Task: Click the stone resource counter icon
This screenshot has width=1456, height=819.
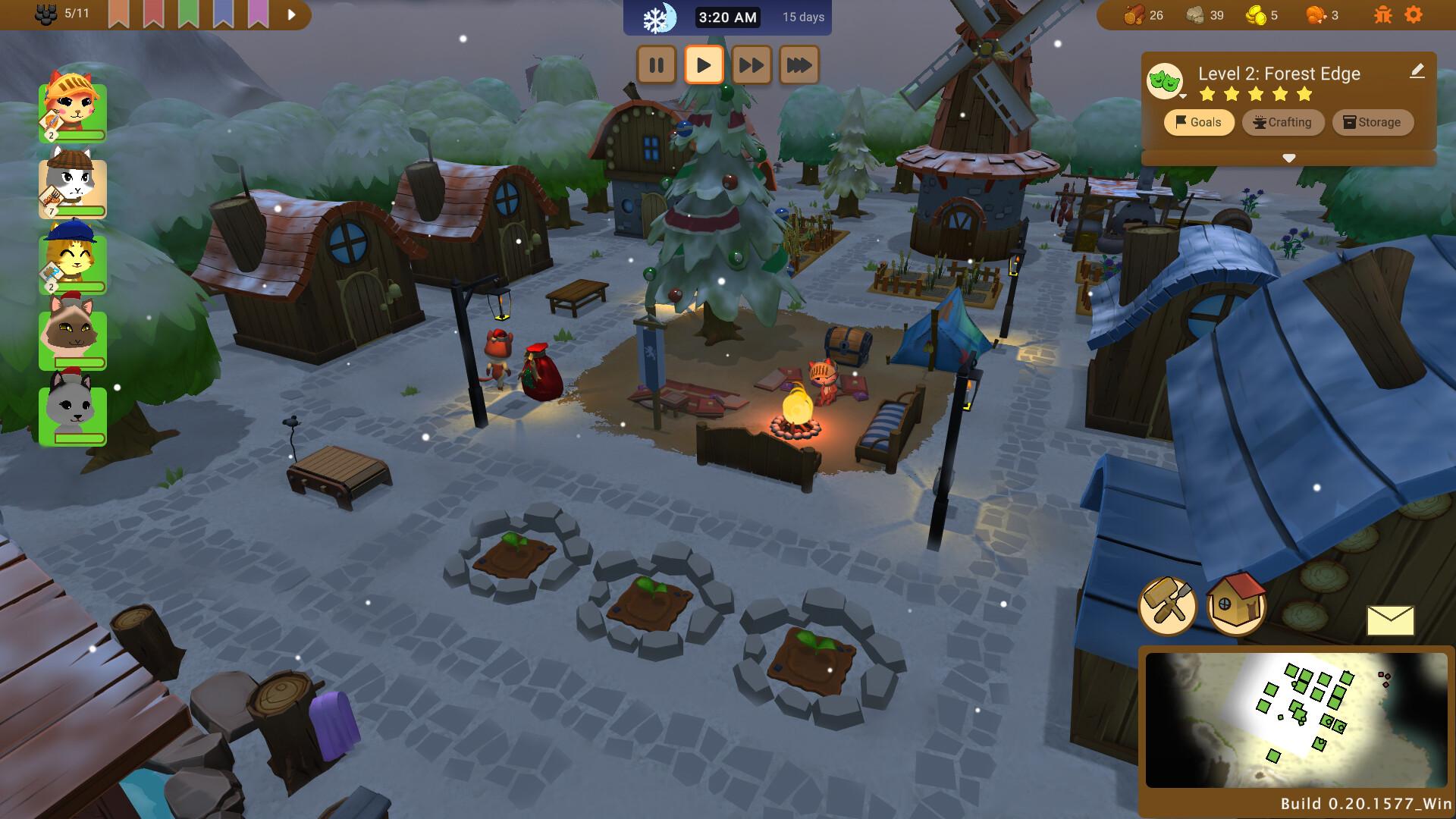Action: point(1196,13)
